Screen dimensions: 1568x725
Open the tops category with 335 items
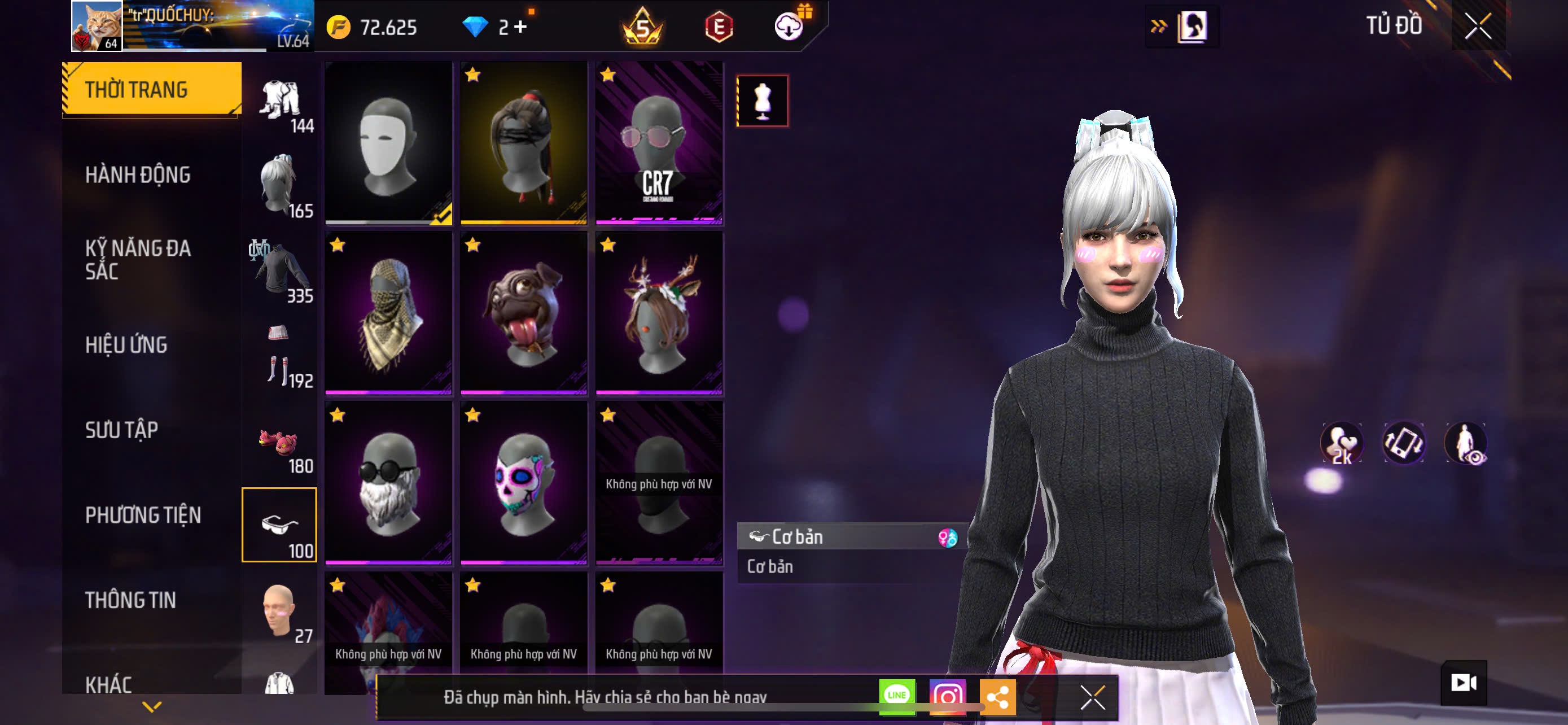280,271
